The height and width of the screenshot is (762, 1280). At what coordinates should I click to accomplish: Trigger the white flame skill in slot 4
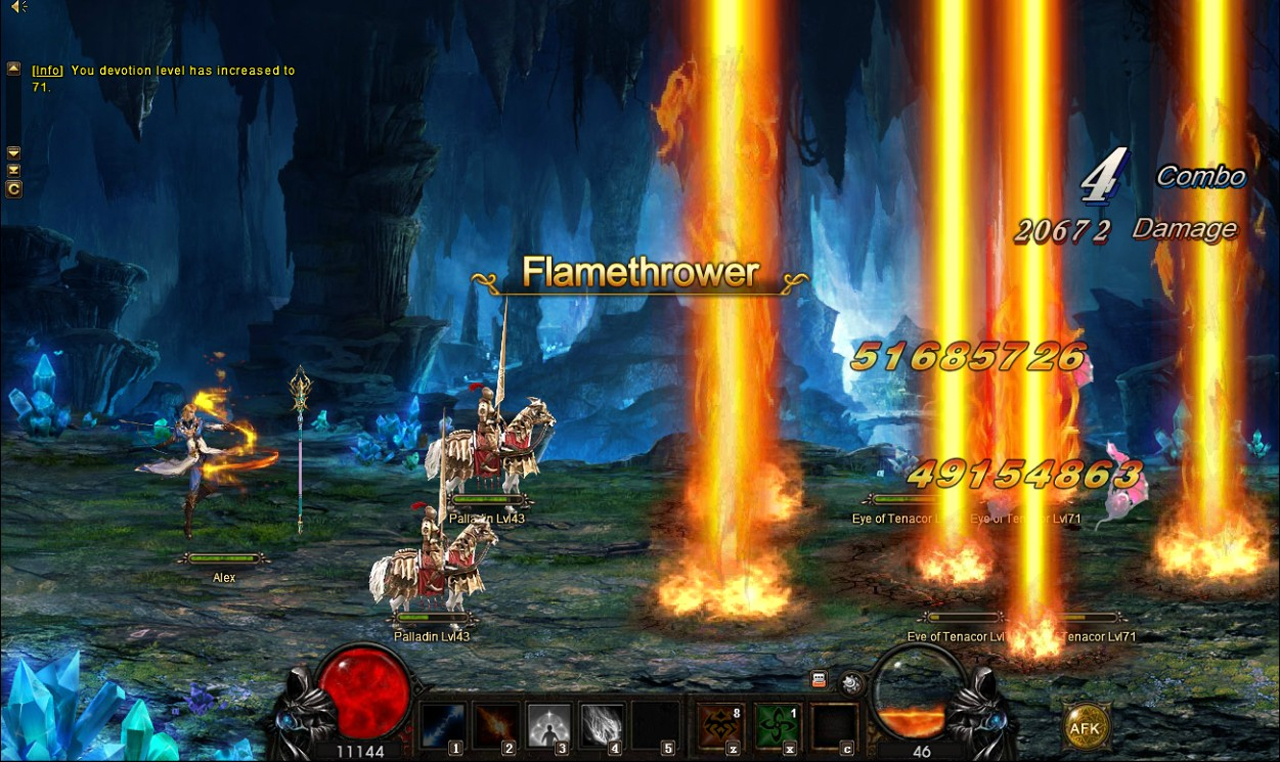(x=601, y=725)
